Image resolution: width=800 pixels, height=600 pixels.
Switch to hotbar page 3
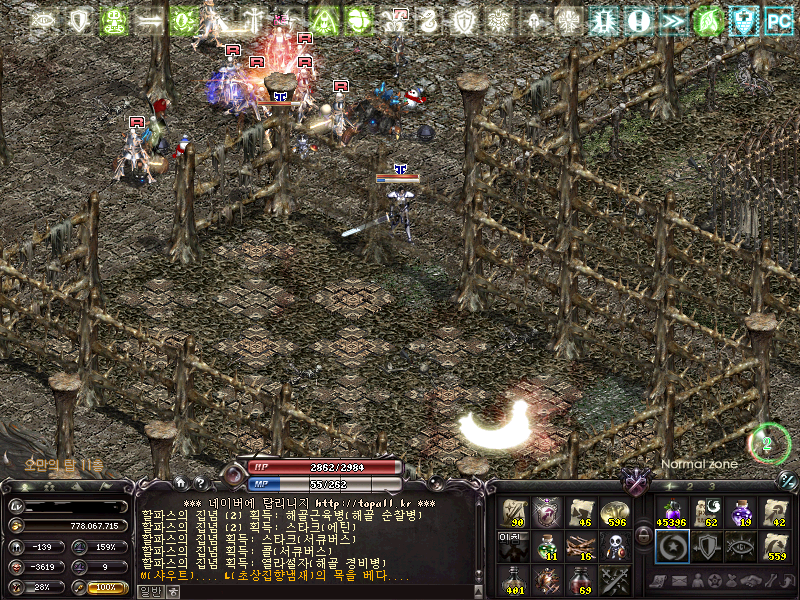pyautogui.click(x=712, y=486)
